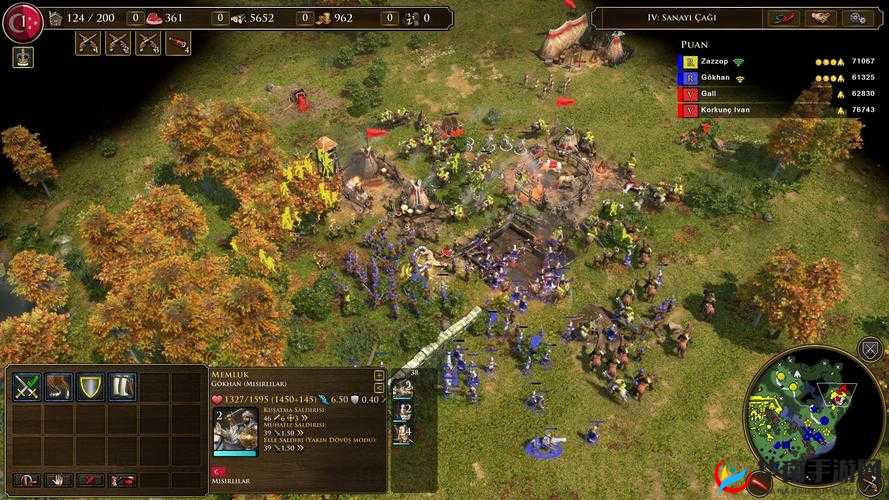
Task: Choose the horse command icon
Action: [58, 387]
